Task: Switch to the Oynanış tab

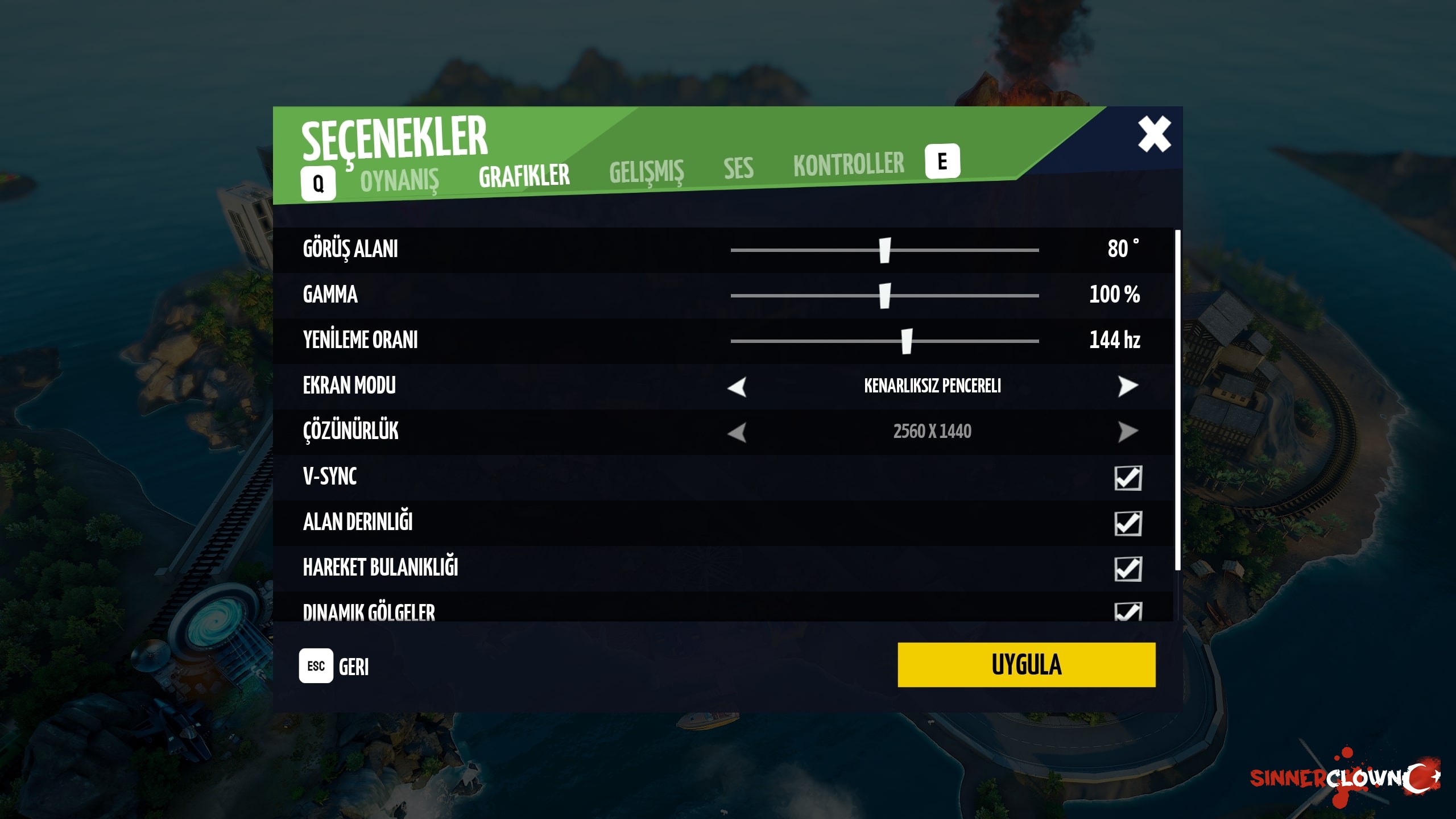Action: 399,181
